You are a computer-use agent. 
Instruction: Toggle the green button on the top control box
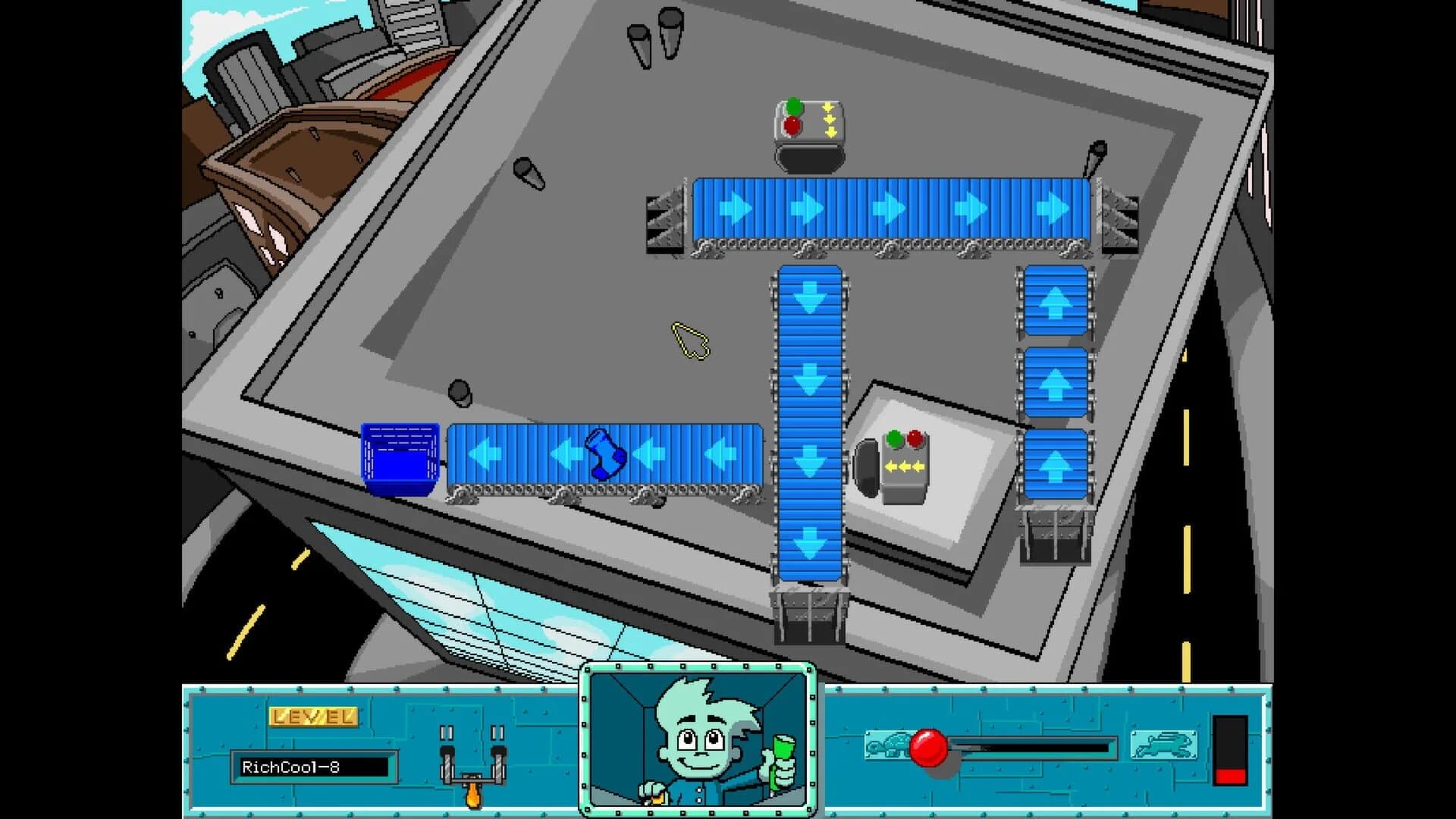[x=794, y=105]
